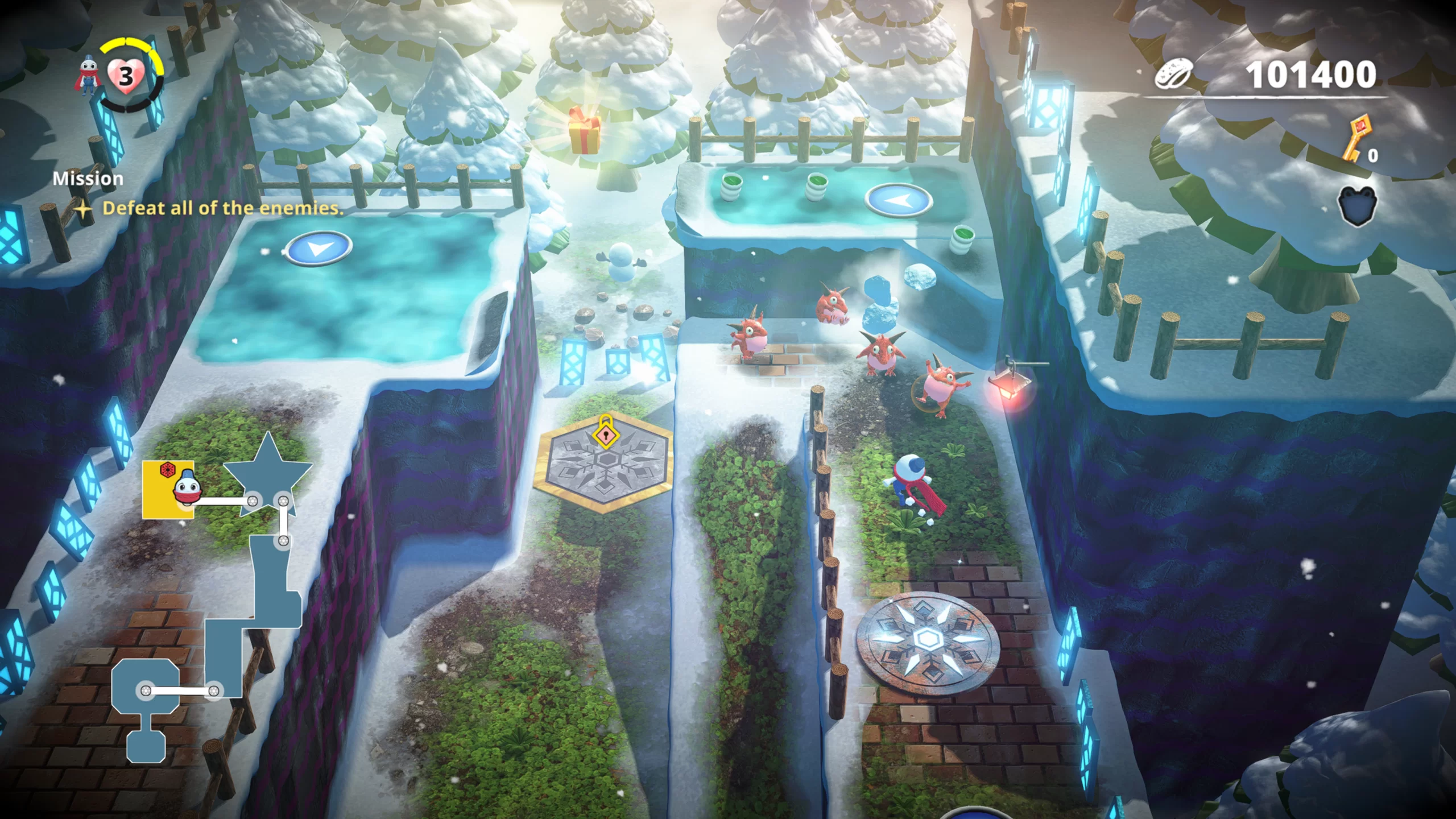Pick the large octagonal room on the minimap

coord(146,688)
